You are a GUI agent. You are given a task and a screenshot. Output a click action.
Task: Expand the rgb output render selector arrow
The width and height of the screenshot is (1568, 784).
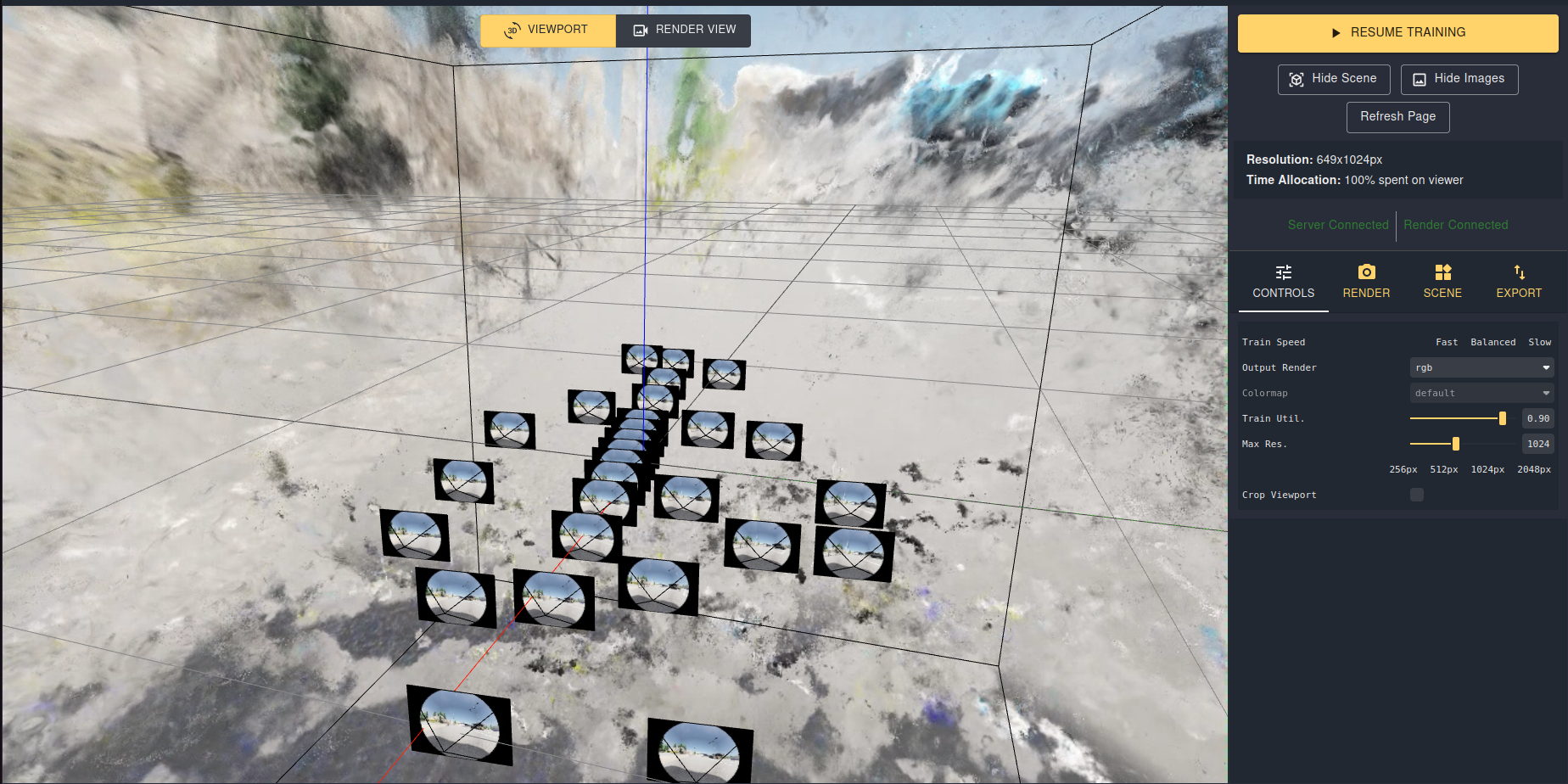tap(1546, 367)
